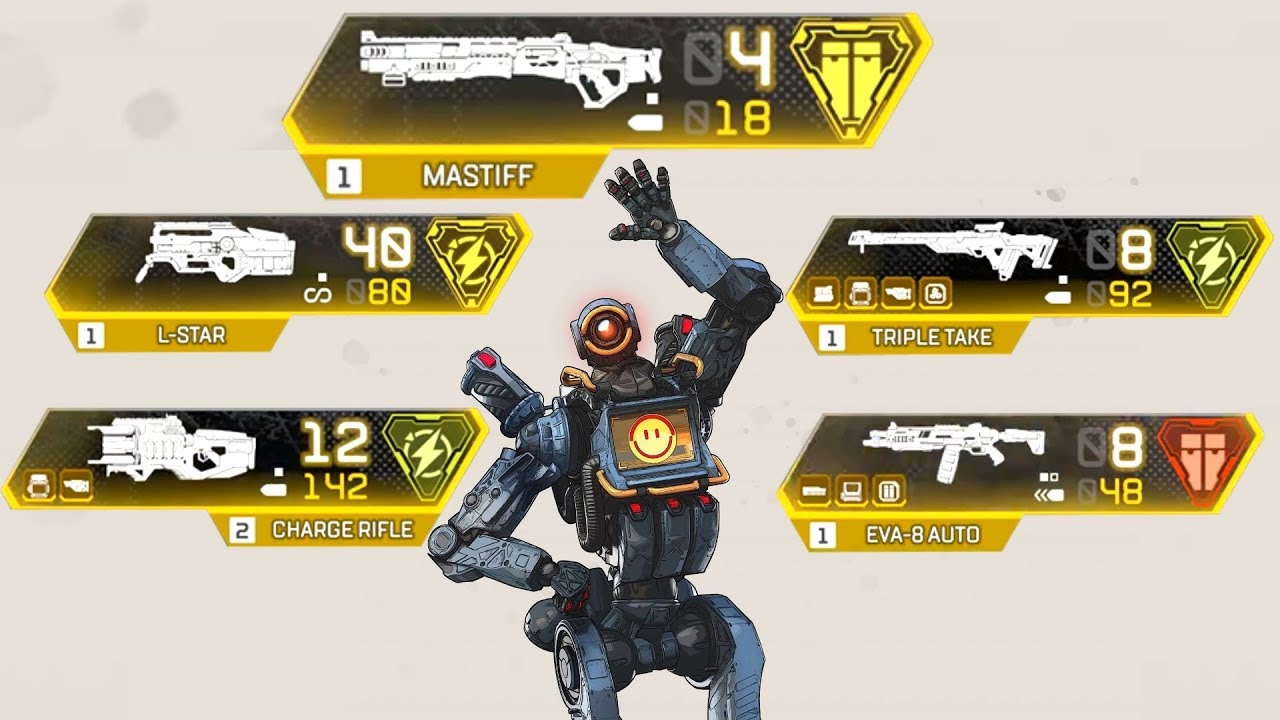Image resolution: width=1280 pixels, height=720 pixels.
Task: Click the L-Star energy ammo badge
Action: point(472,262)
